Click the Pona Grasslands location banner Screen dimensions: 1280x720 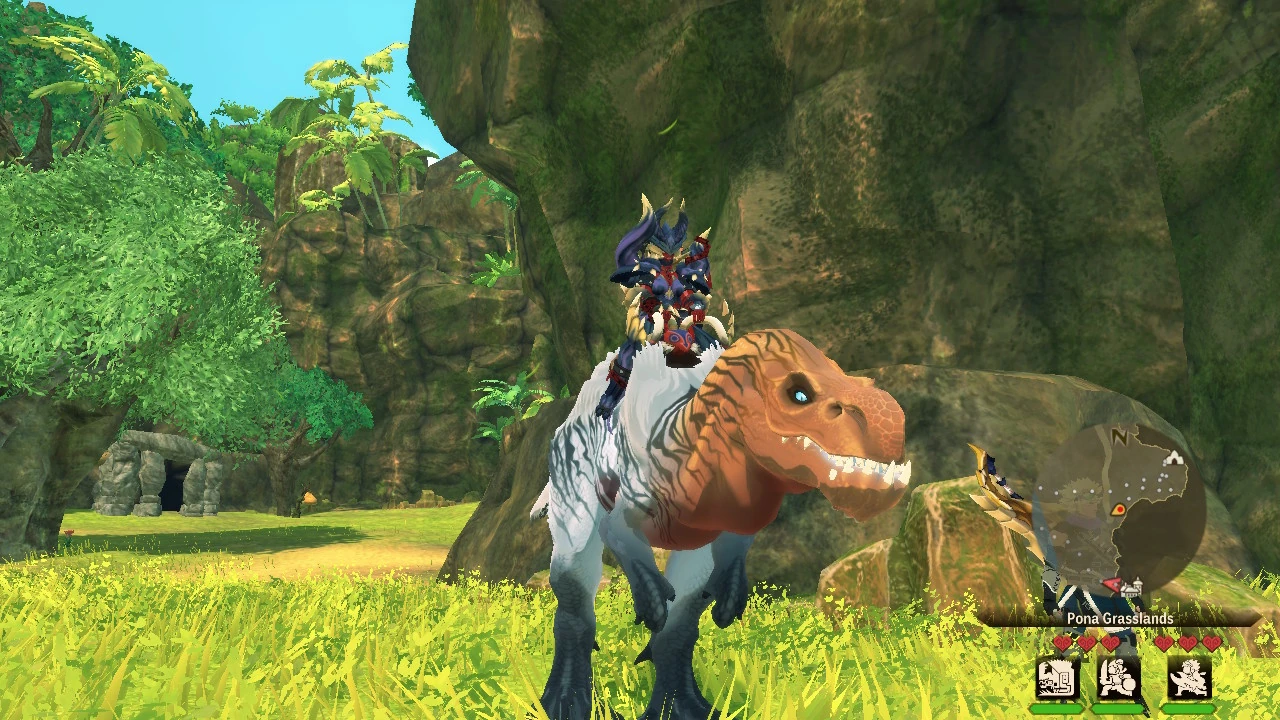point(1120,618)
